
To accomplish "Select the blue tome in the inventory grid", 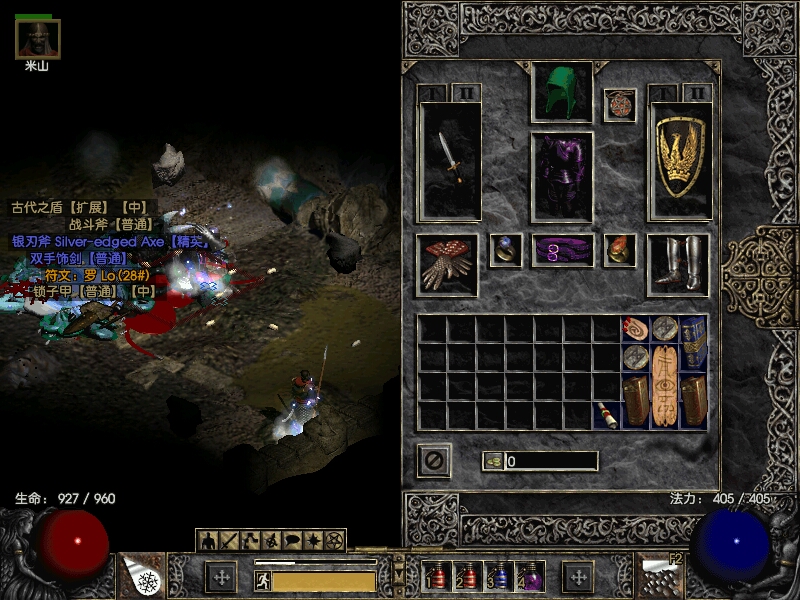I will [694, 342].
